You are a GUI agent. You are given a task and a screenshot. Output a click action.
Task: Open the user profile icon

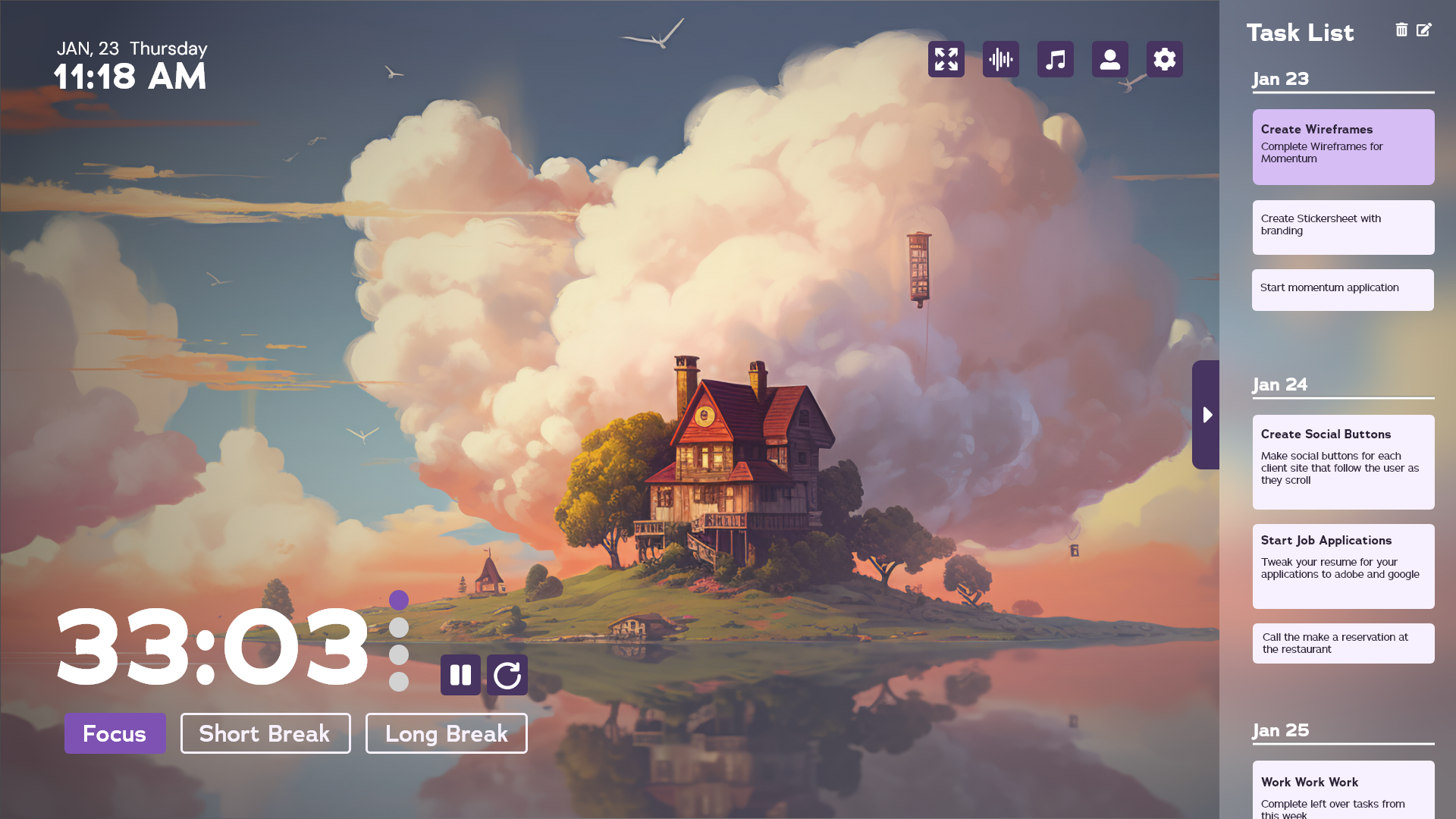[1109, 59]
